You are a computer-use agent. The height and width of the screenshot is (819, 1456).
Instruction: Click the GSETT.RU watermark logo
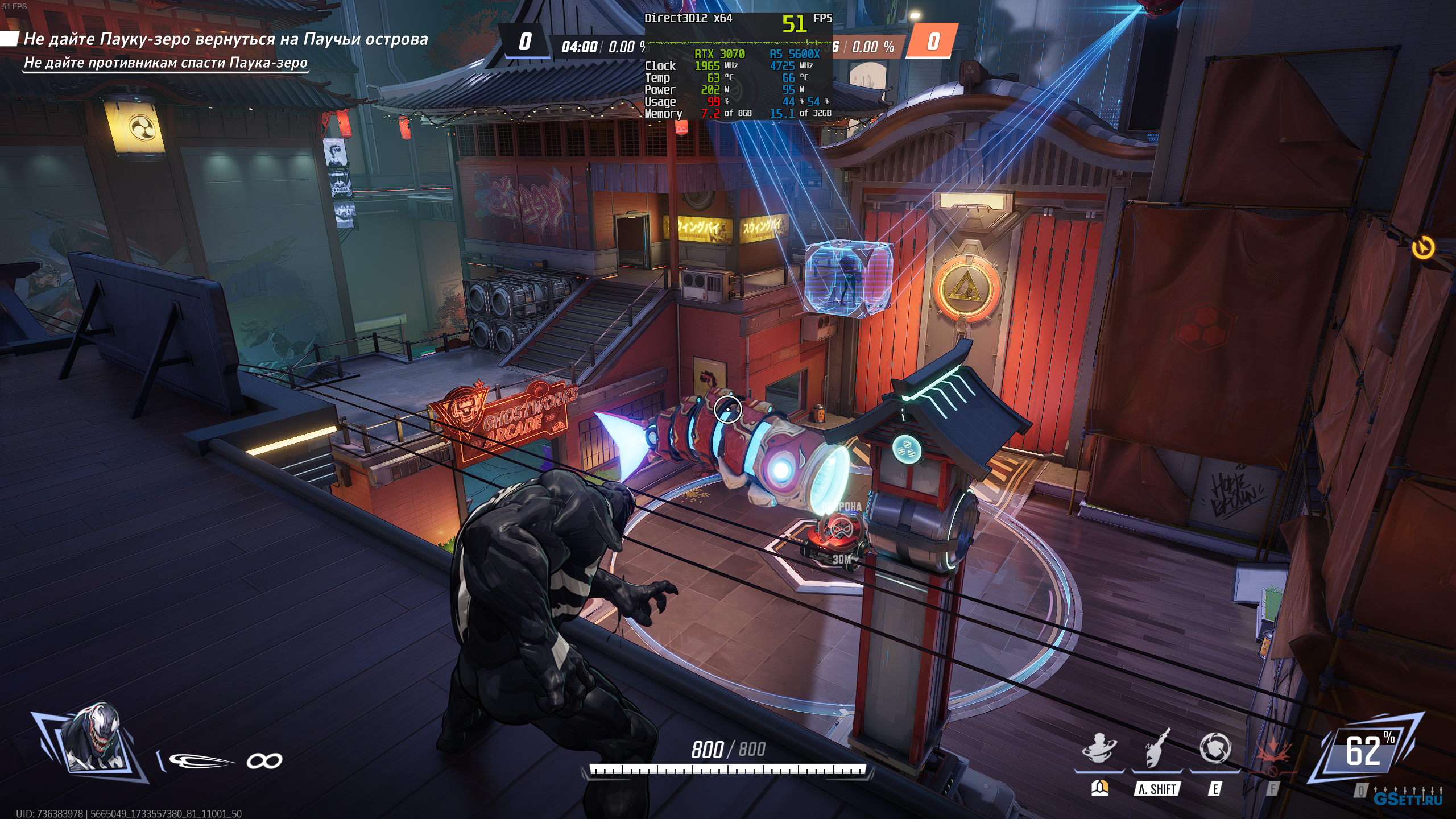tap(1408, 799)
